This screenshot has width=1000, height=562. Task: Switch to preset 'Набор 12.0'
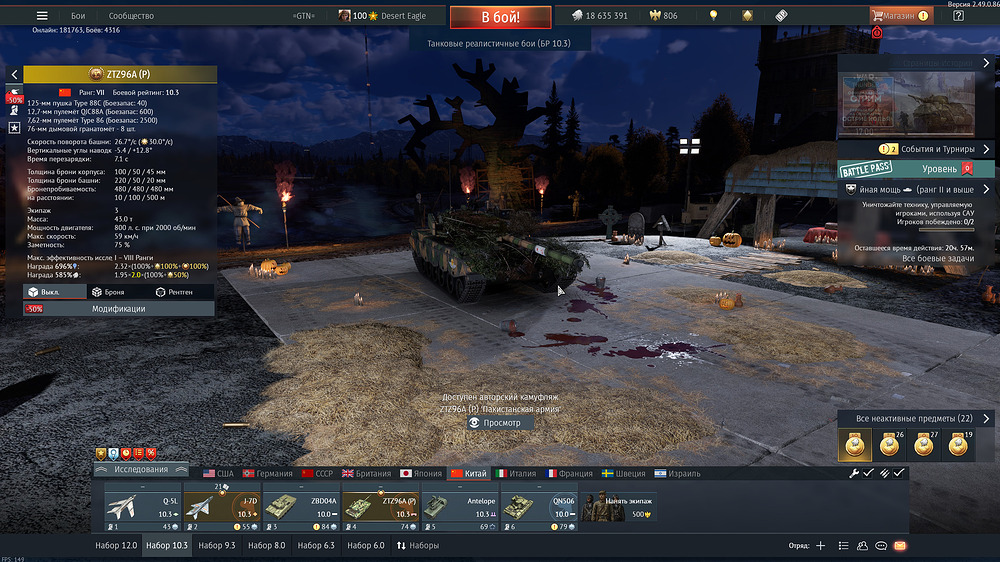[x=116, y=546]
